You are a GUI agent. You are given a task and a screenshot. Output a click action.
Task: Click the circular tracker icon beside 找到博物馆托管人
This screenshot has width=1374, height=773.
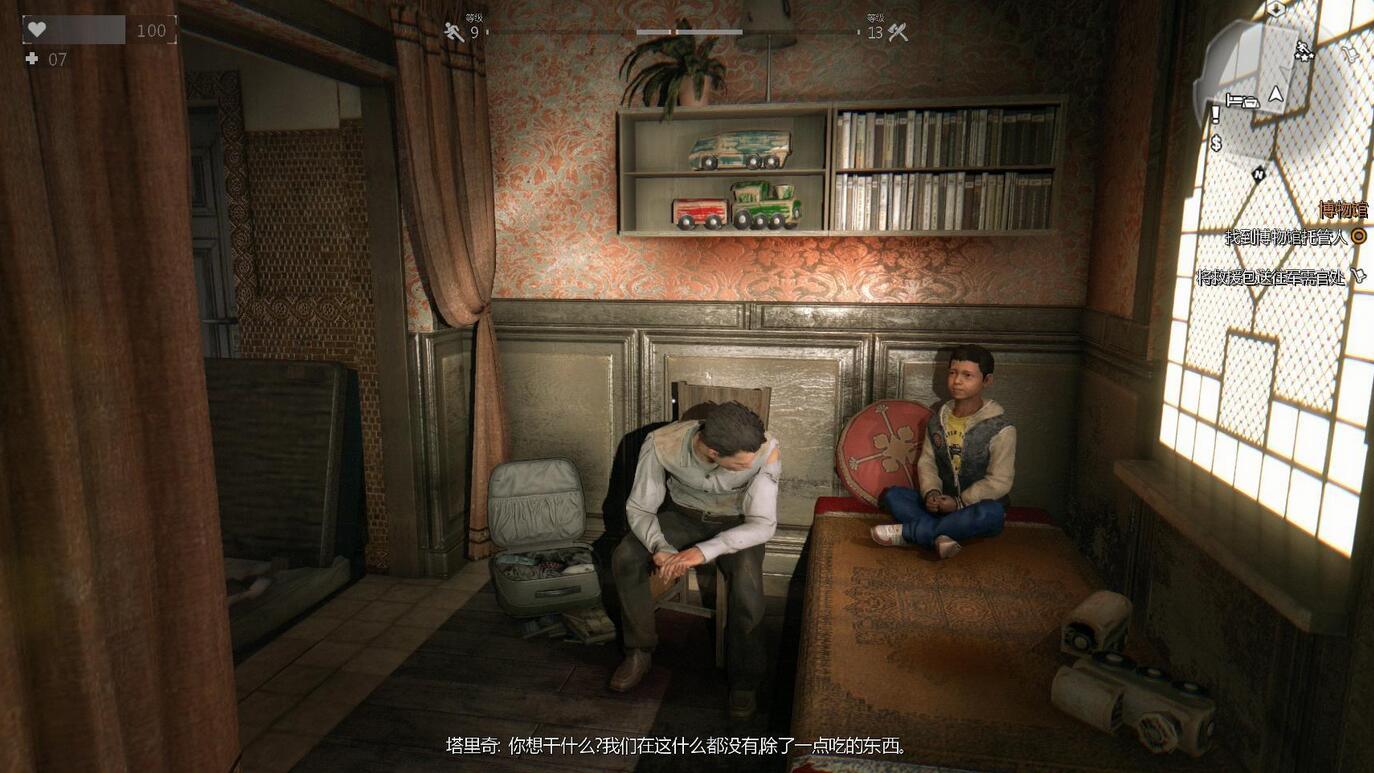point(1358,235)
